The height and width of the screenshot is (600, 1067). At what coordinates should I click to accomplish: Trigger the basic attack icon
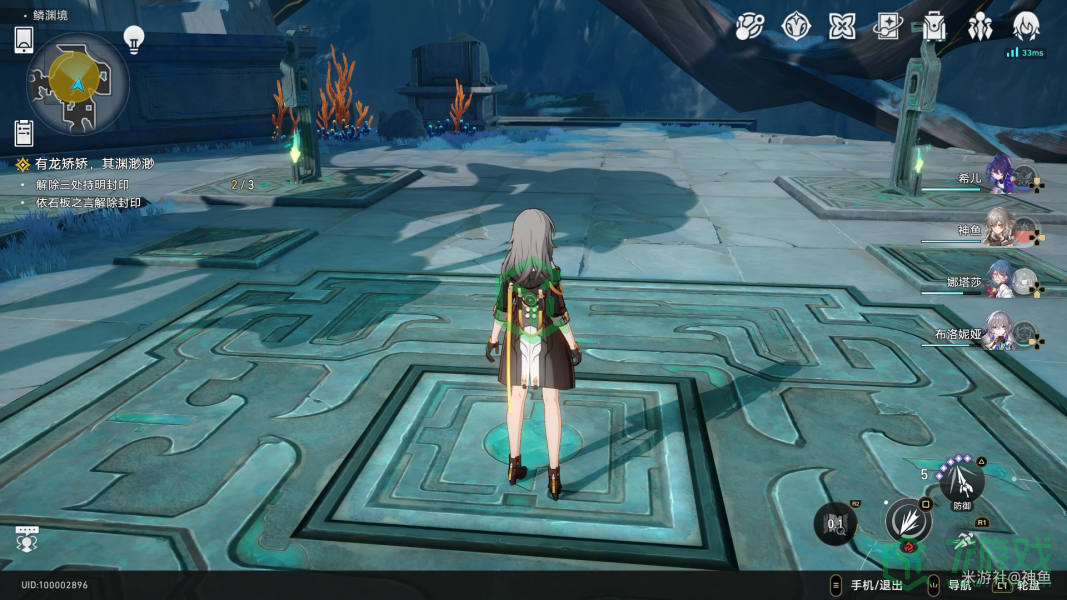pyautogui.click(x=908, y=521)
